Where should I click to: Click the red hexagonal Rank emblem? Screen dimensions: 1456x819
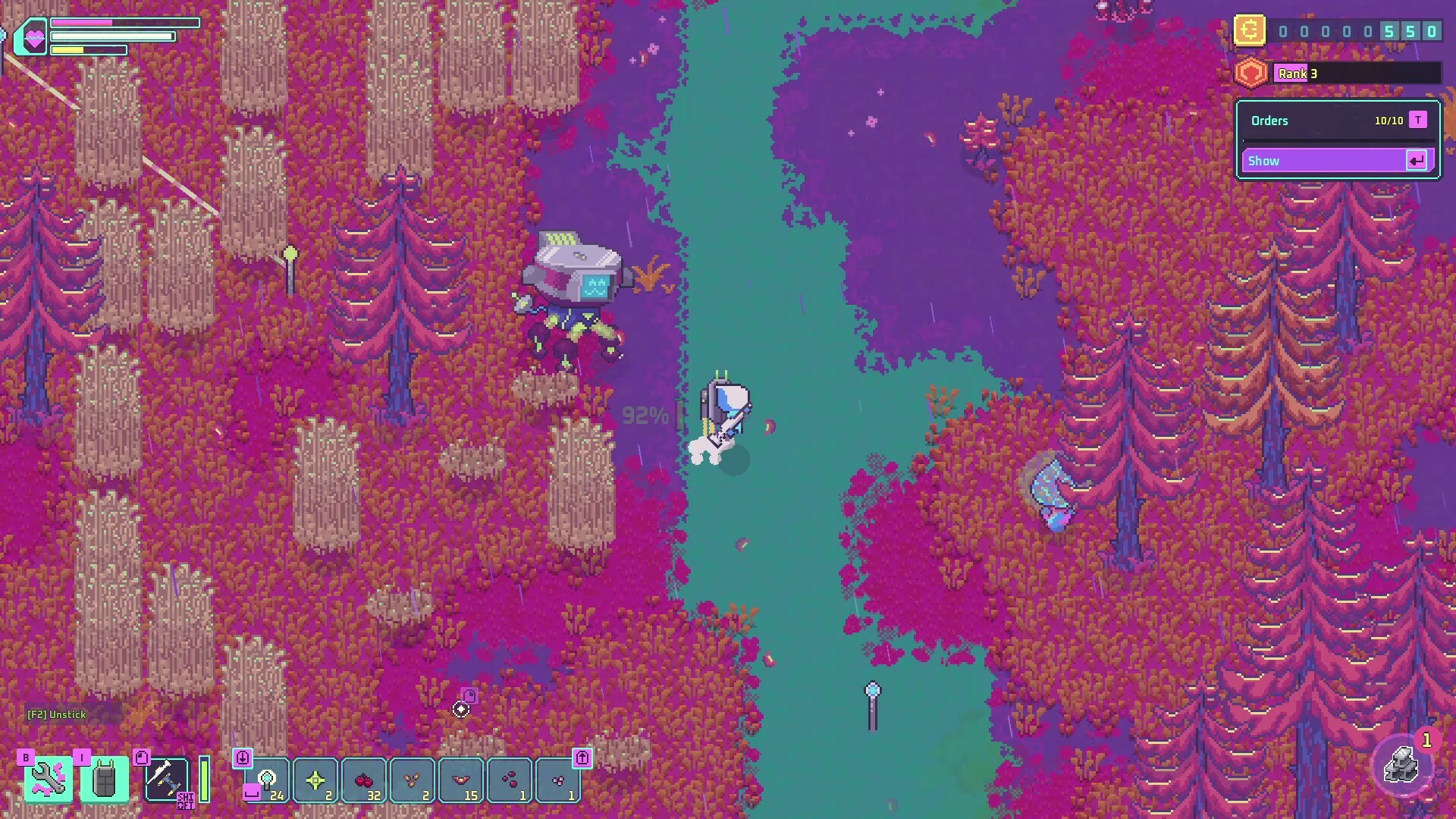[x=1251, y=73]
